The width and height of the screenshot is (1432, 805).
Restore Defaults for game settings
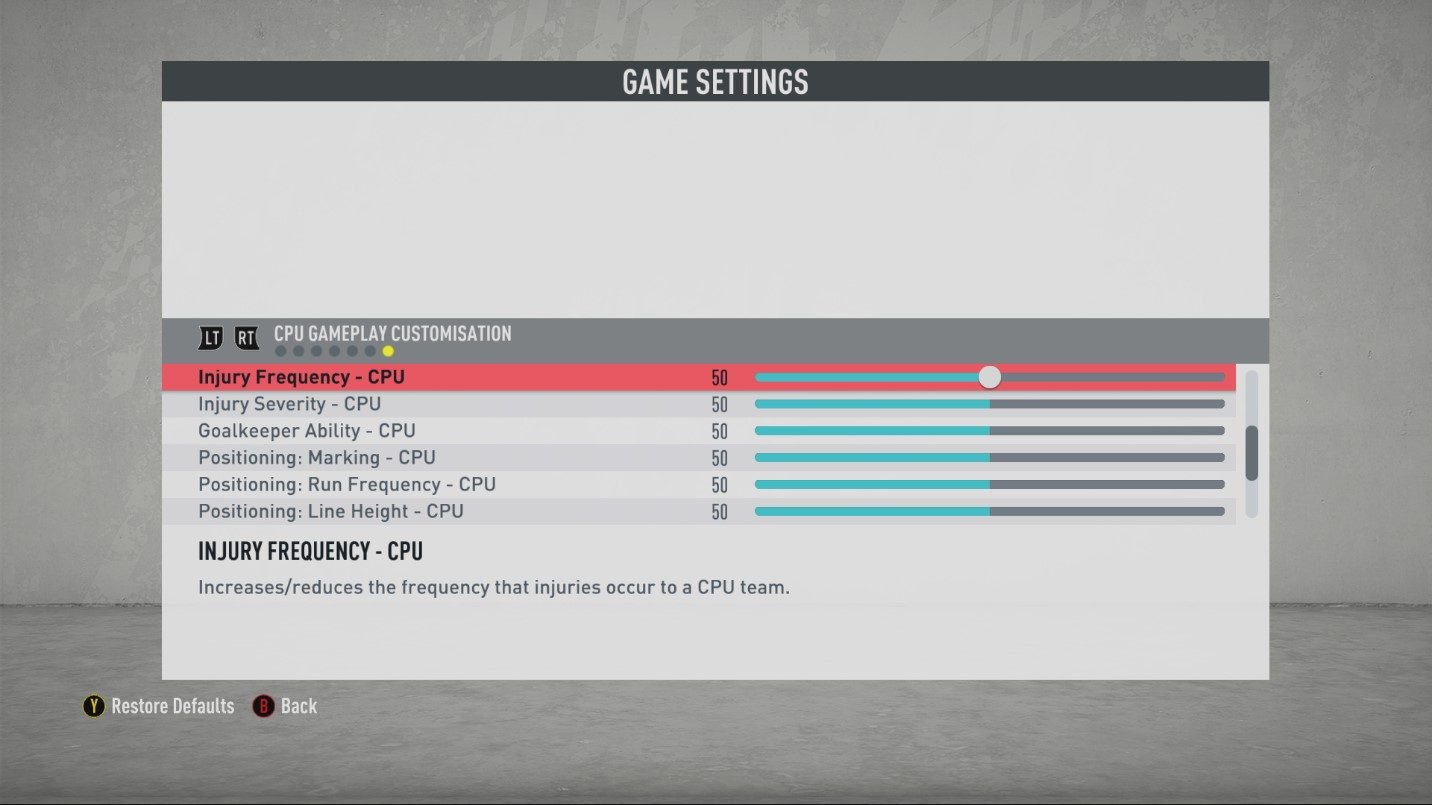[159, 706]
